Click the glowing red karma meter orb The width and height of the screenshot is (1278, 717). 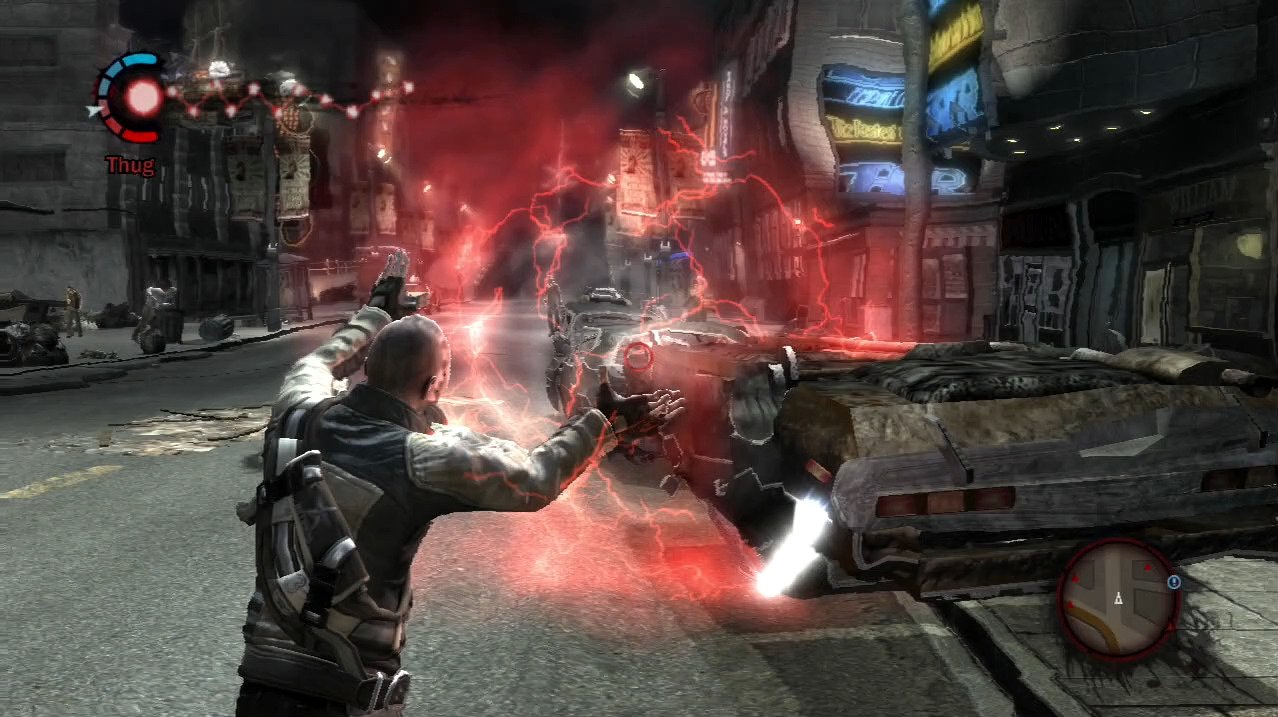click(x=143, y=96)
